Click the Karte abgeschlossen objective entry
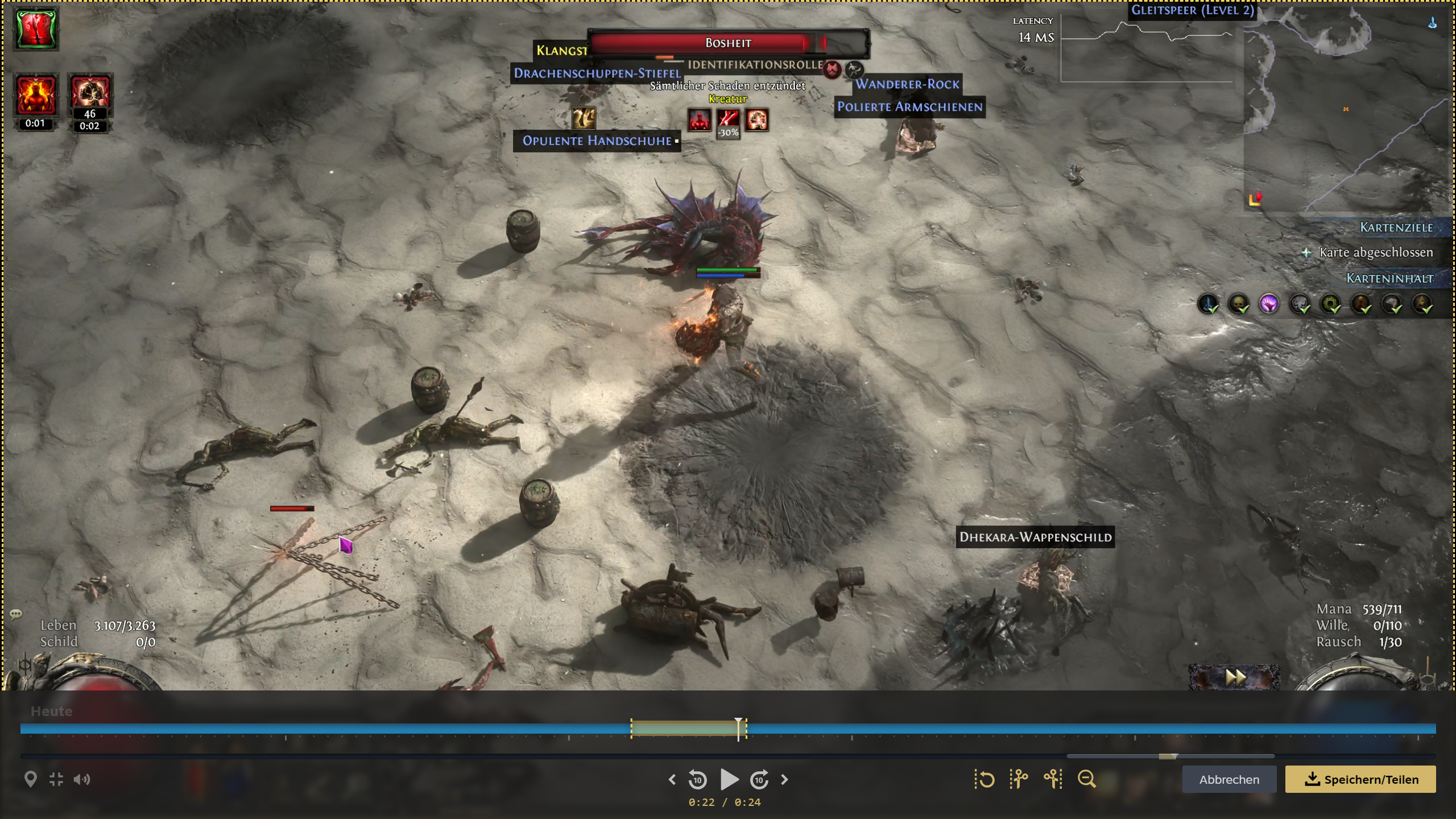This screenshot has width=1456, height=819. [1375, 253]
